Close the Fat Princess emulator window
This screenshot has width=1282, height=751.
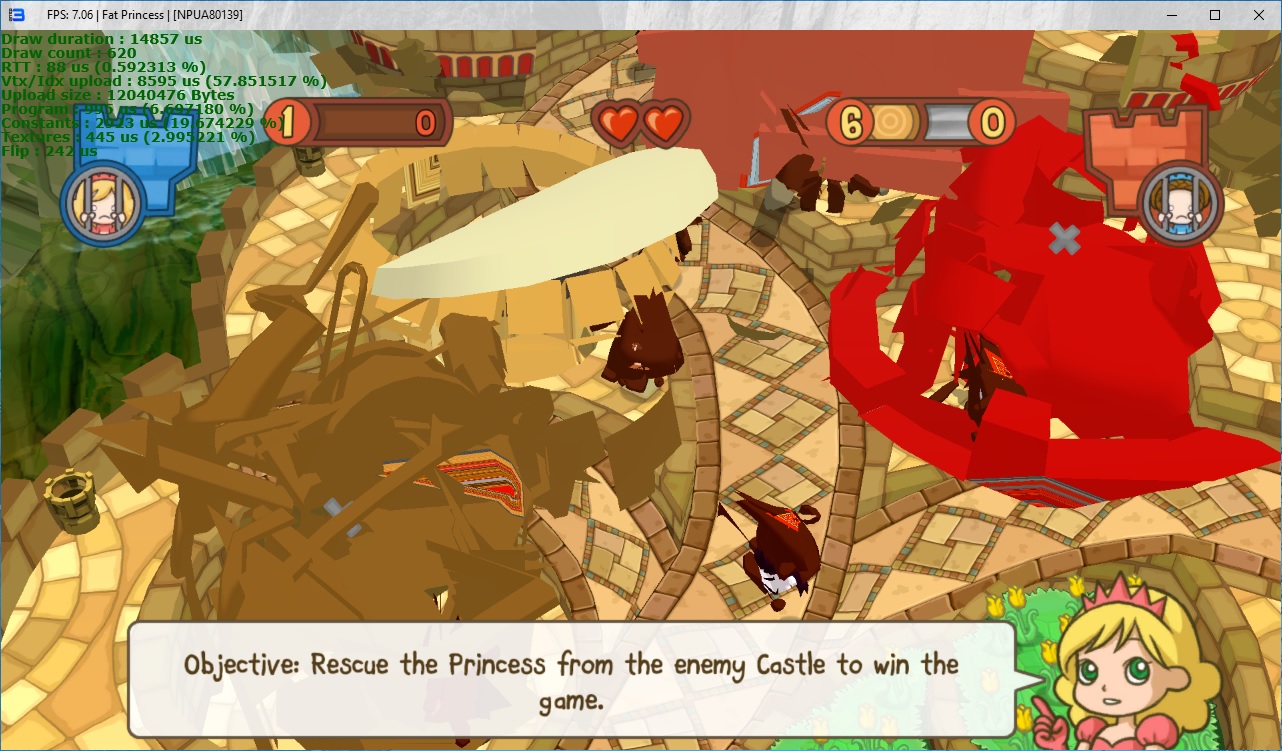[x=1258, y=15]
